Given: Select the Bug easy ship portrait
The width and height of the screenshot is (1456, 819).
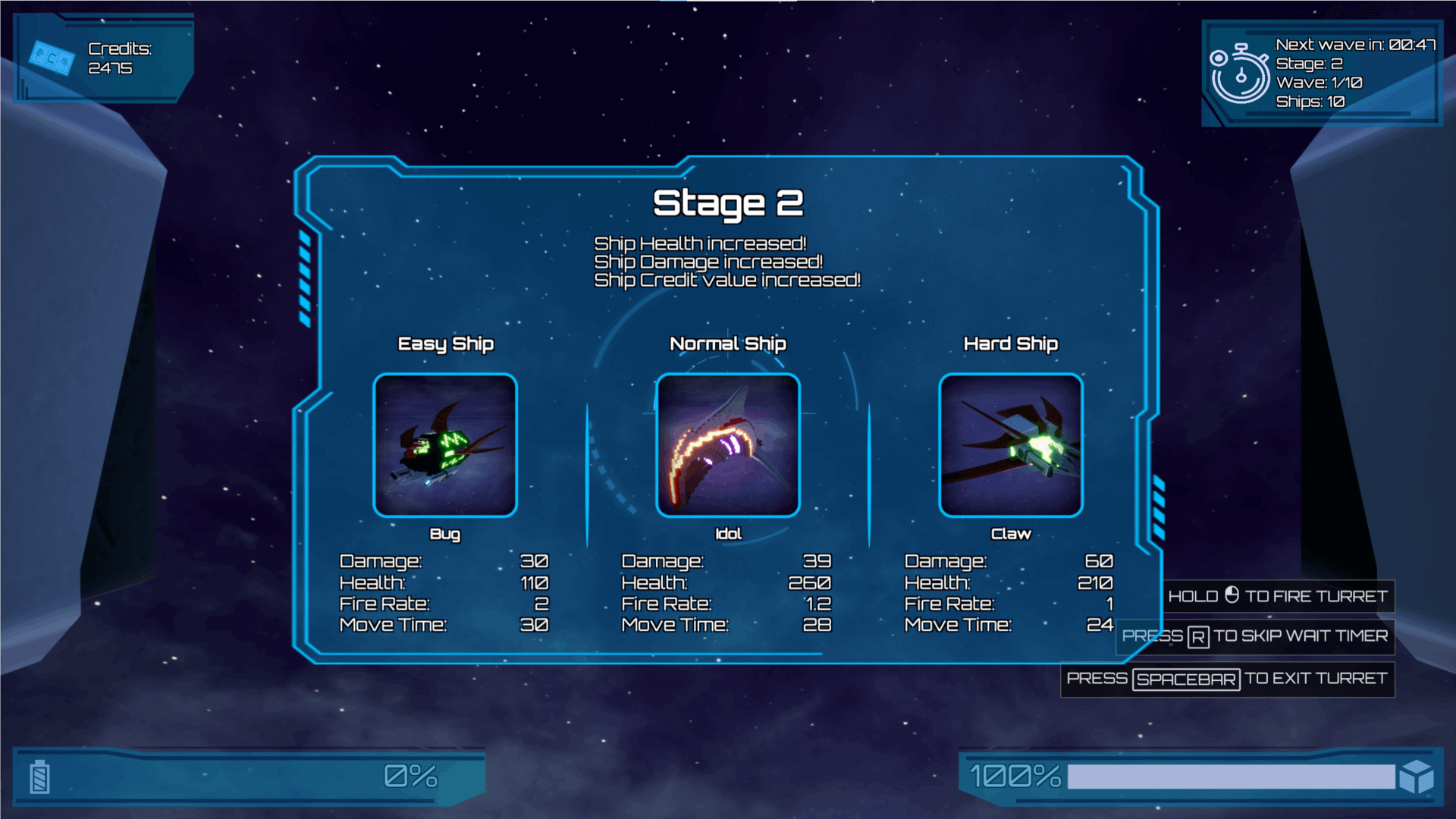Looking at the screenshot, I should pyautogui.click(x=445, y=446).
